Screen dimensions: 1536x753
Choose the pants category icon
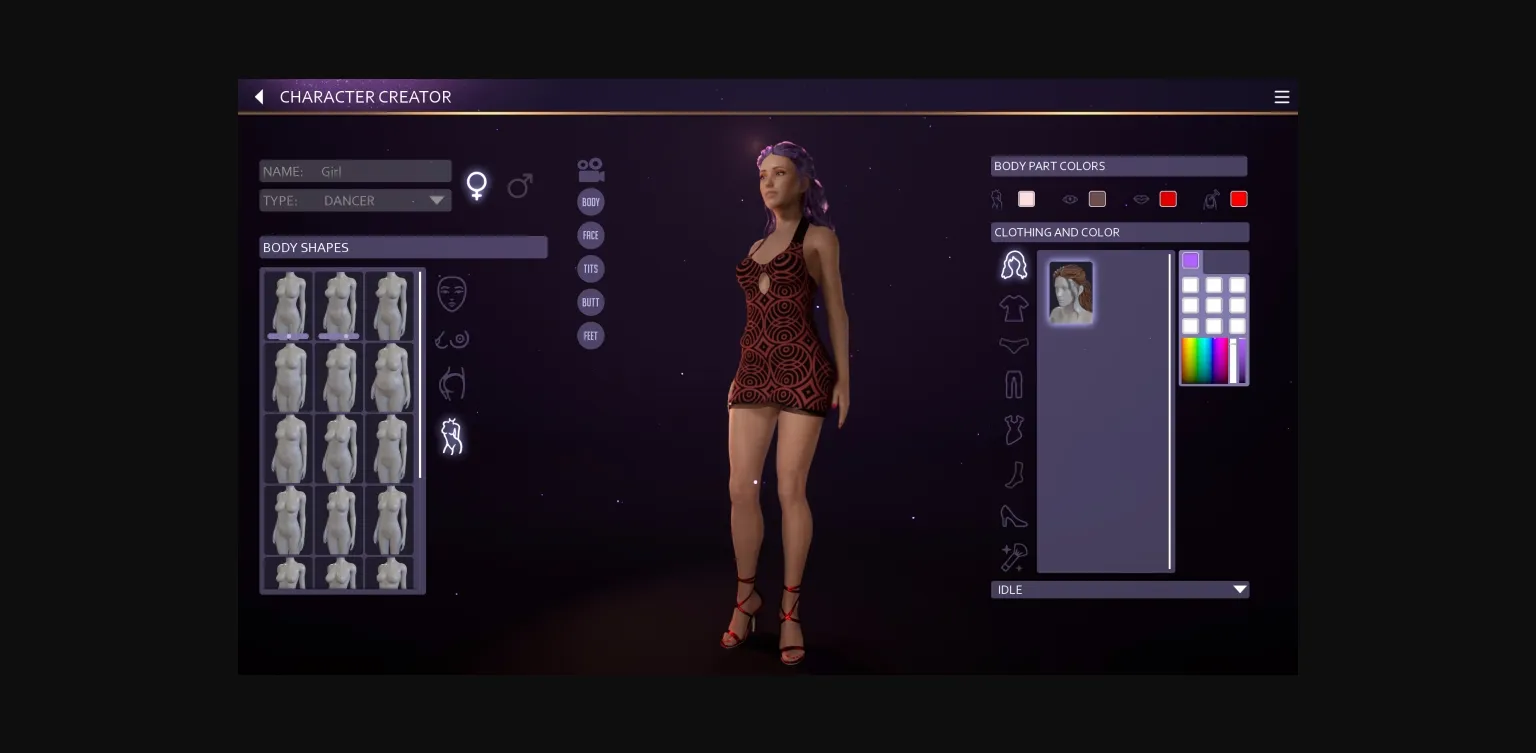point(1014,384)
